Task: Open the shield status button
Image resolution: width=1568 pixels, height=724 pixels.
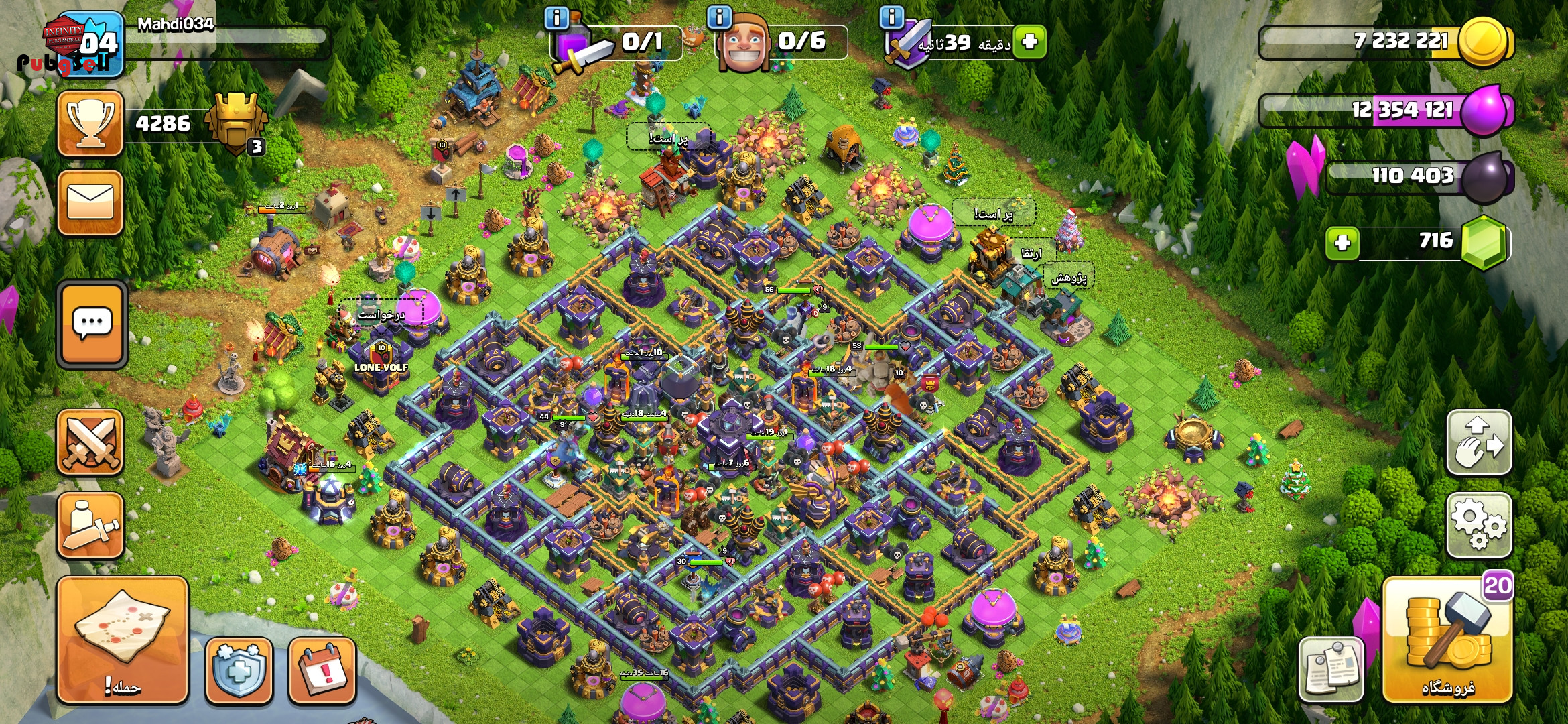Action: tap(239, 670)
